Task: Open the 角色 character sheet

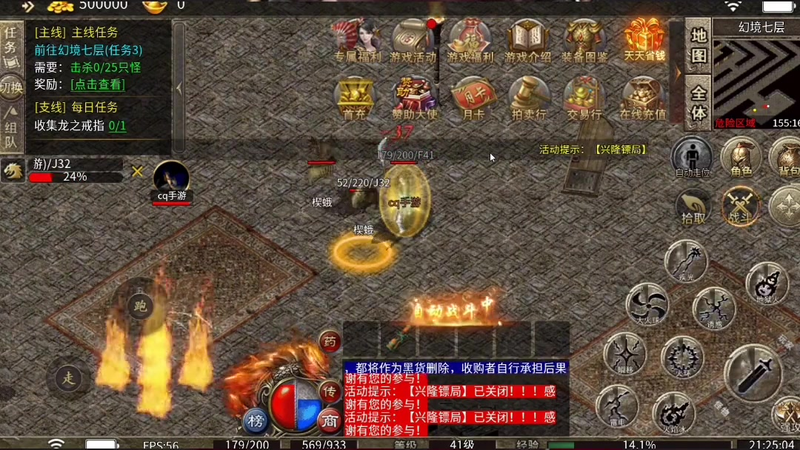Action: tap(741, 157)
